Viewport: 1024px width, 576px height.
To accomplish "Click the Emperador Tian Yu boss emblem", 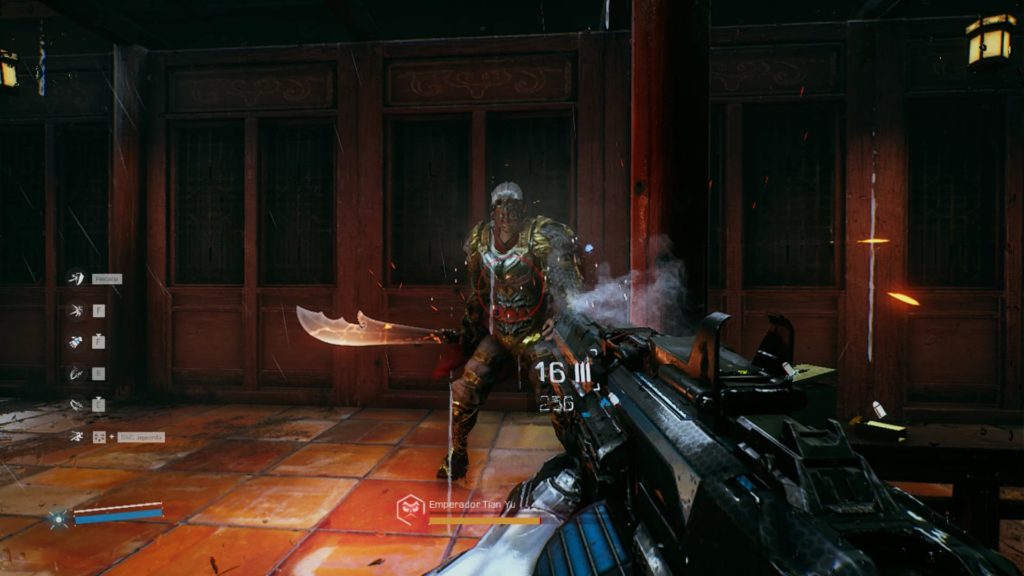I will [410, 508].
